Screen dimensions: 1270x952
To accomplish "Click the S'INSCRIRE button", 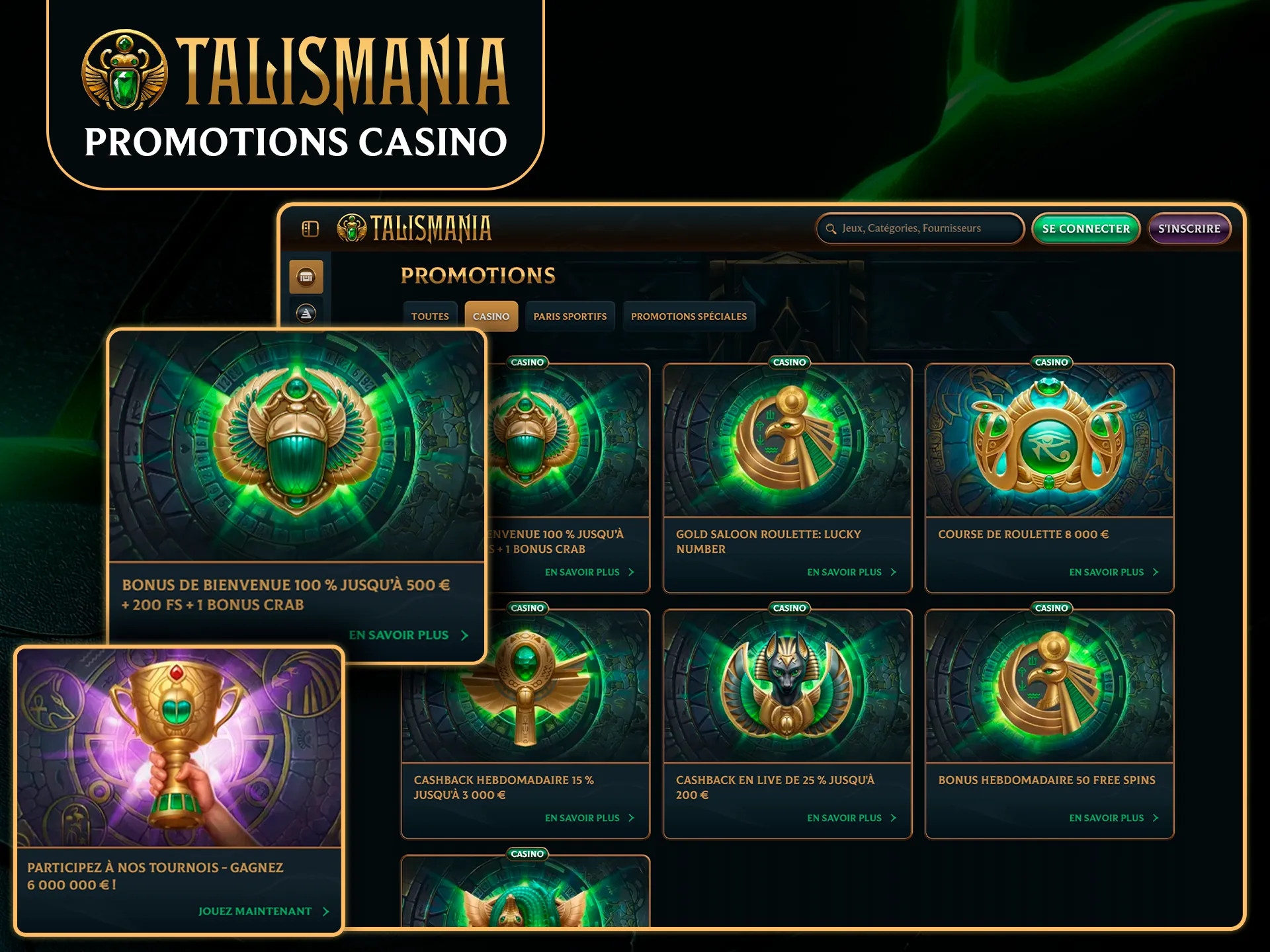I will click(1189, 229).
